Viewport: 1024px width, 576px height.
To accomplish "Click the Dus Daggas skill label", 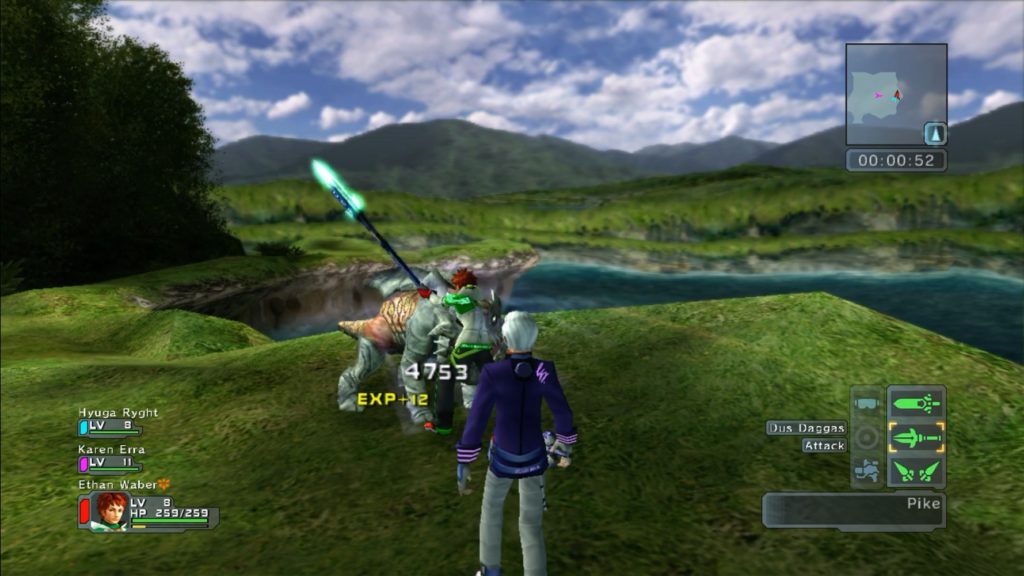I will point(807,428).
